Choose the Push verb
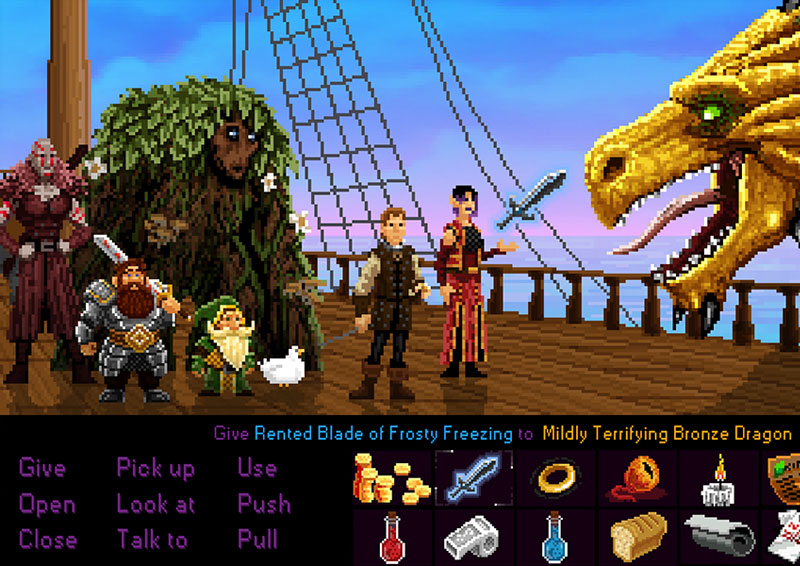The height and width of the screenshot is (566, 800). coord(264,504)
